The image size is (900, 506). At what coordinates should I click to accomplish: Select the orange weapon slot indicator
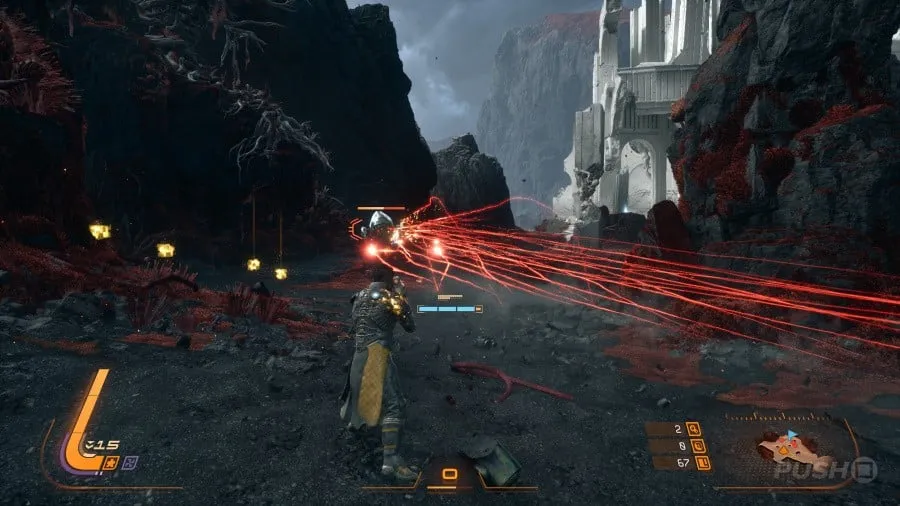(x=450, y=474)
